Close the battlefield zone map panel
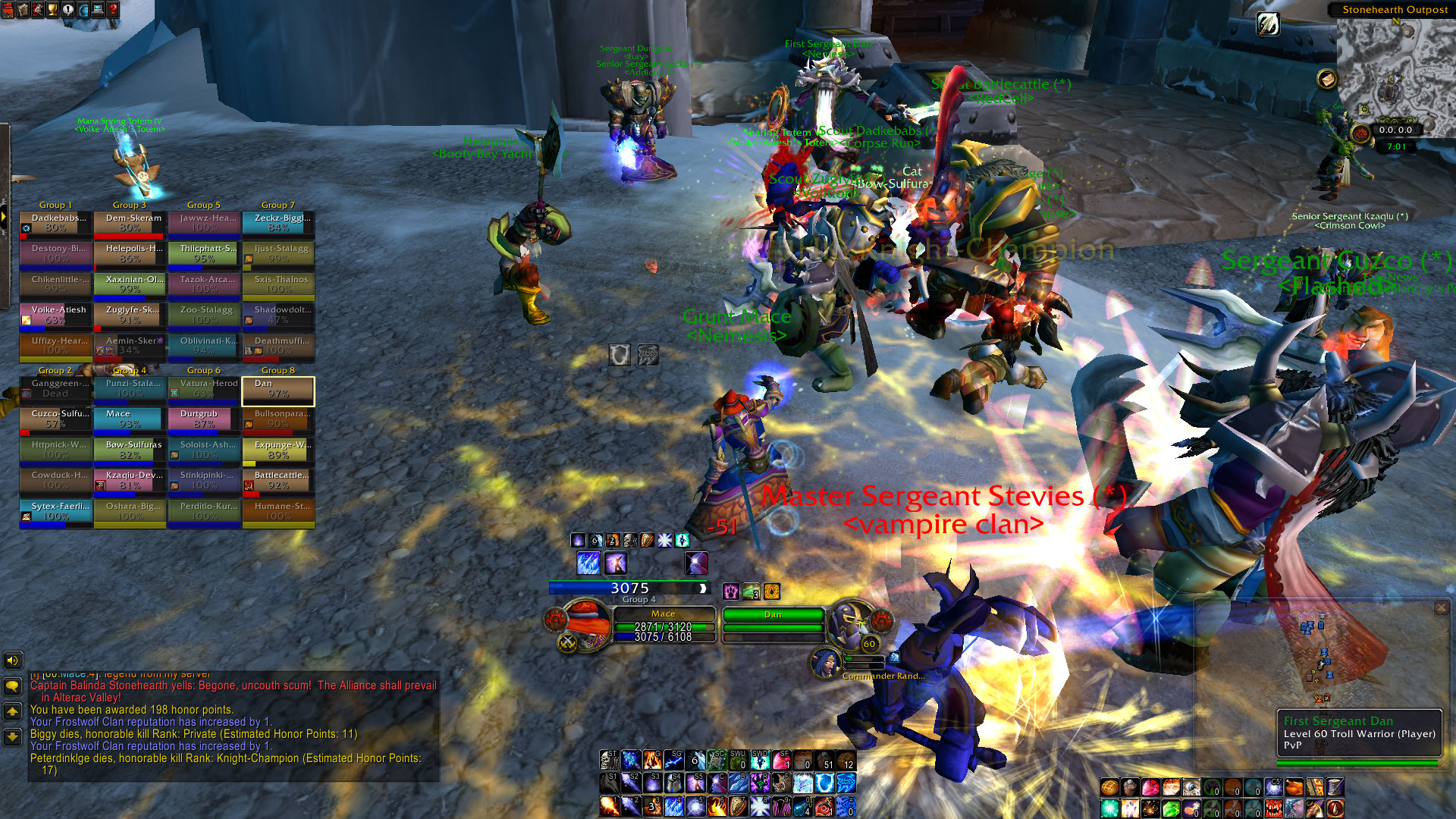Image resolution: width=1456 pixels, height=819 pixels. [x=1442, y=607]
